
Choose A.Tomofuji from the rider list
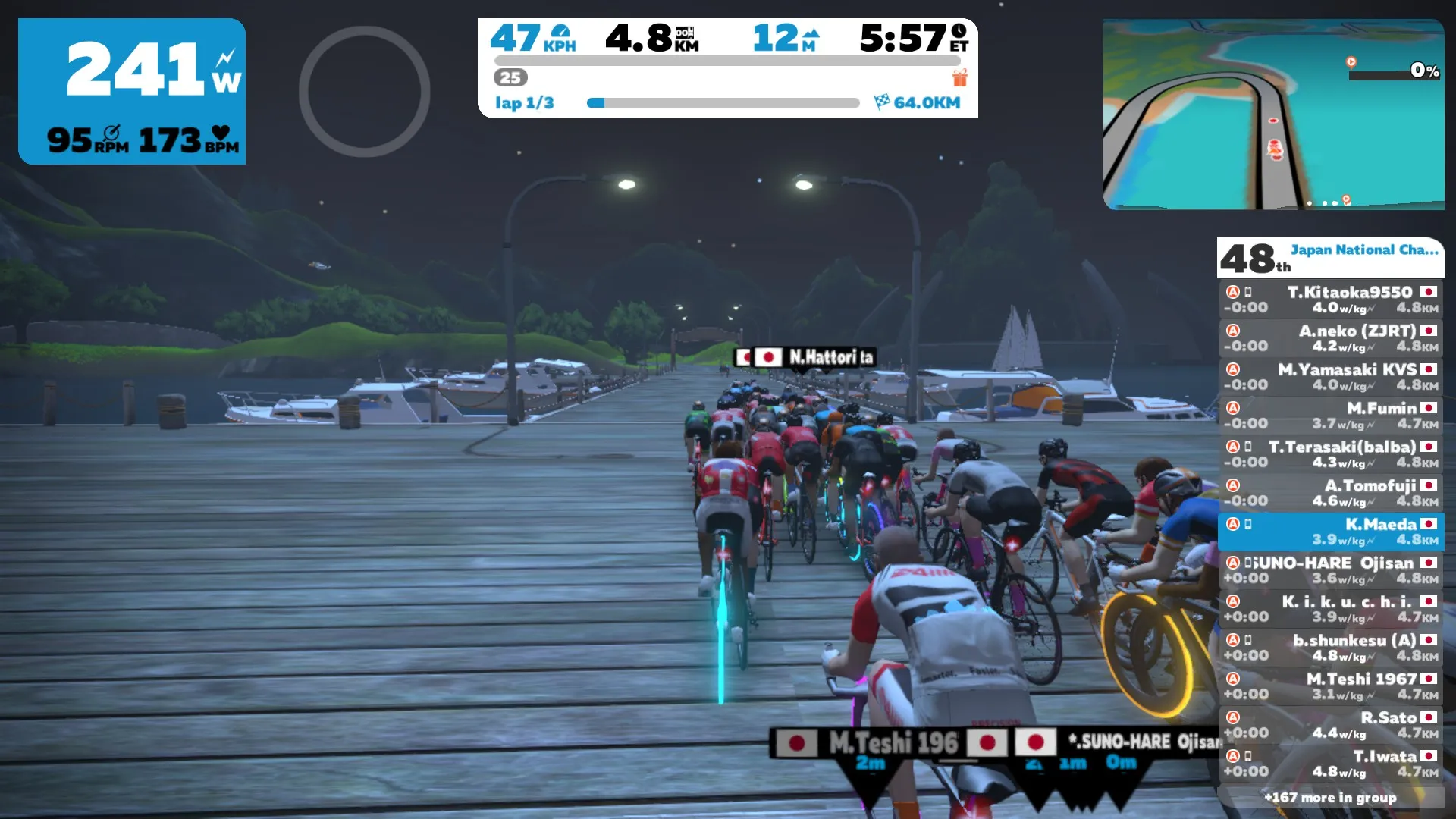(x=1331, y=493)
